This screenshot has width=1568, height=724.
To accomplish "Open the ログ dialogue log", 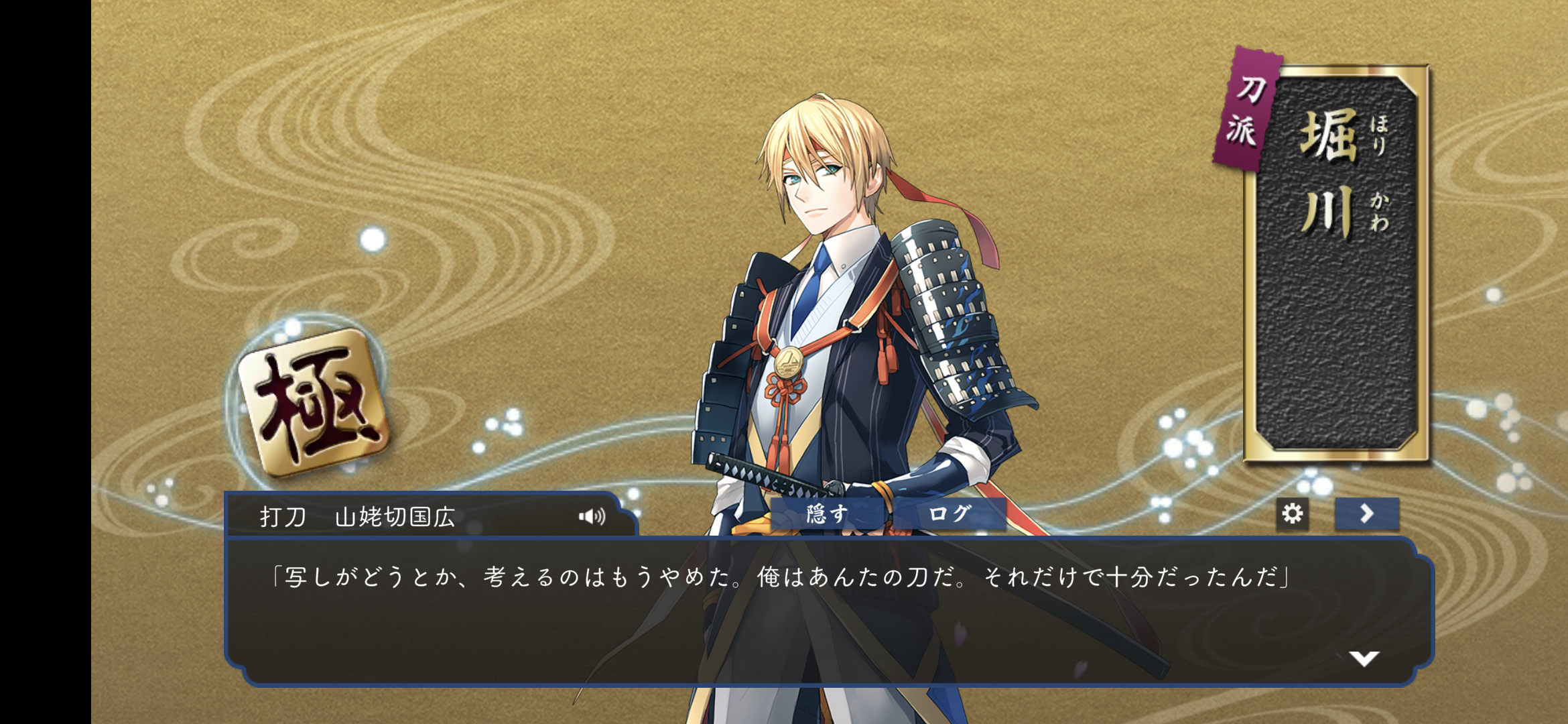I will [950, 514].
